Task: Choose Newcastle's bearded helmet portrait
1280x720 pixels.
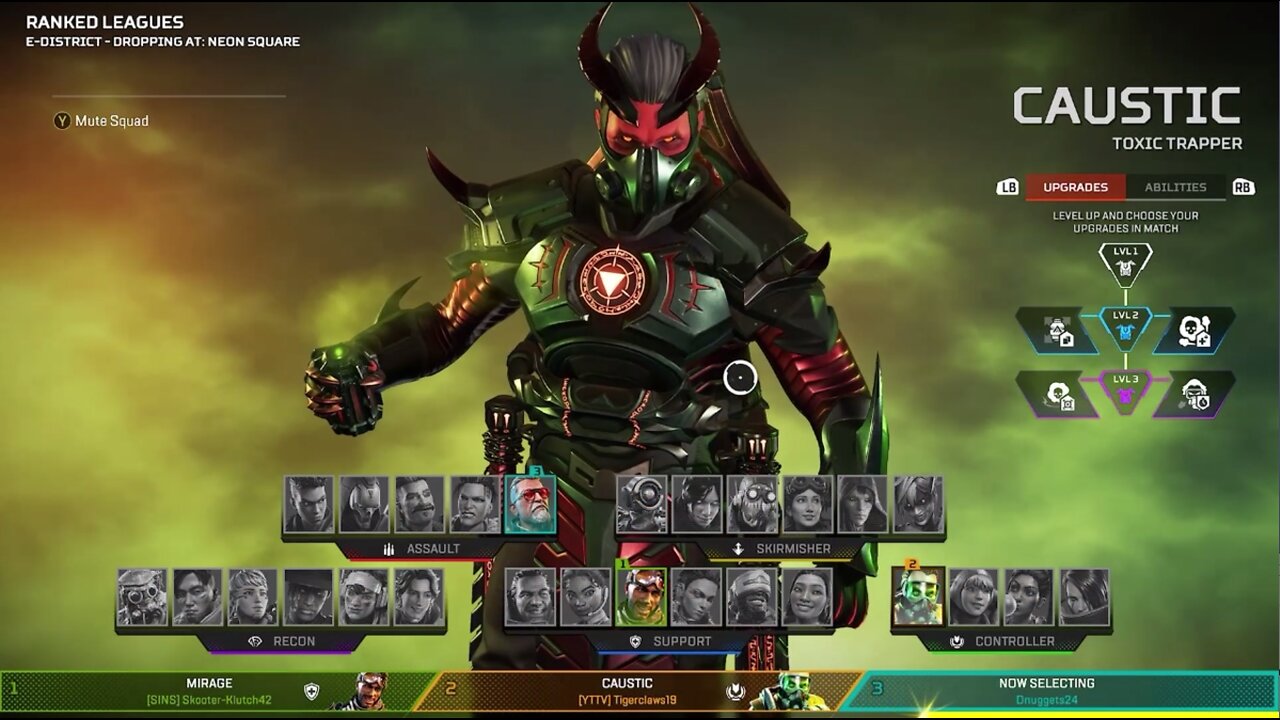Action: coord(752,597)
